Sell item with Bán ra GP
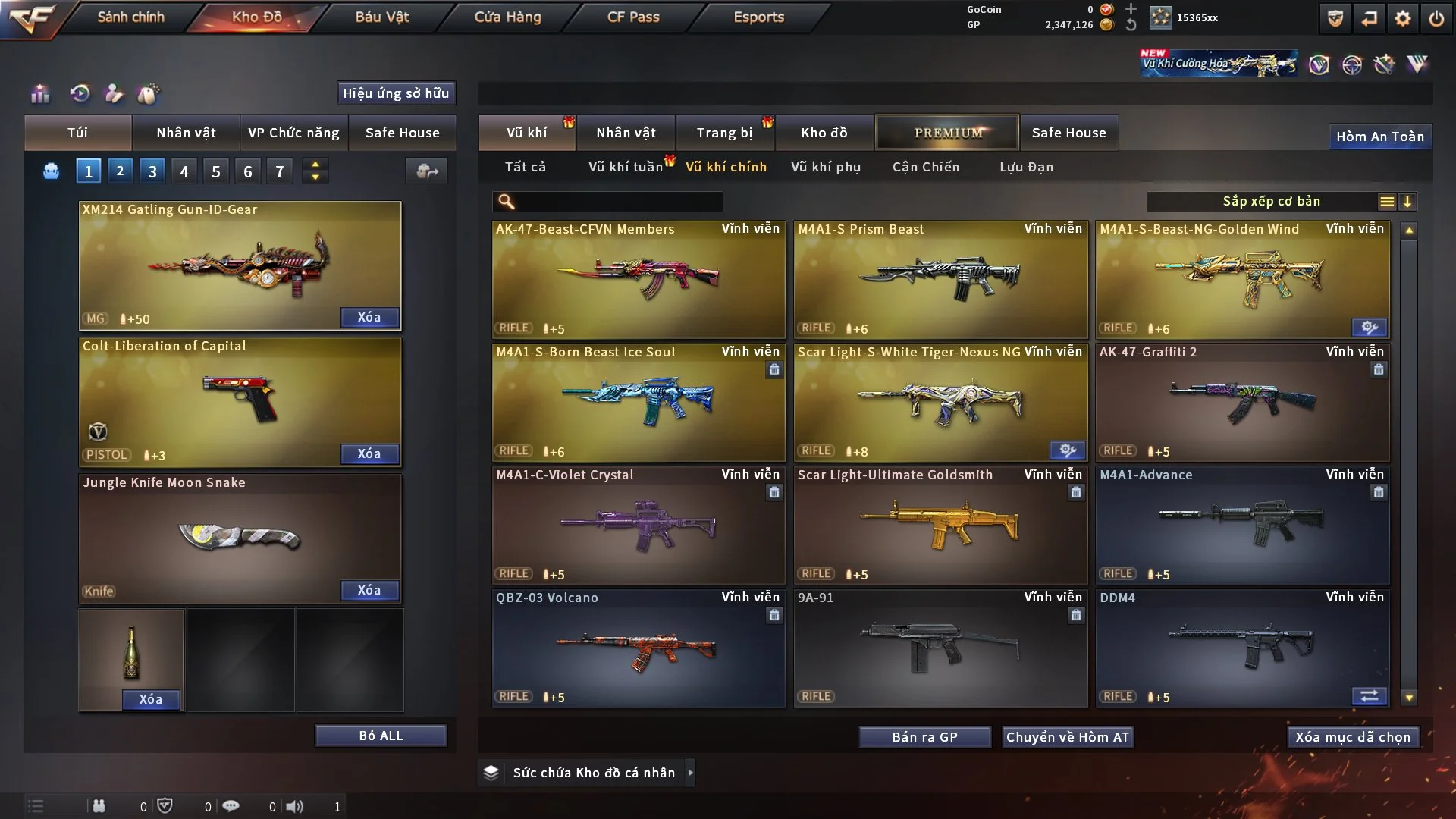The width and height of the screenshot is (1456, 819). tap(924, 737)
